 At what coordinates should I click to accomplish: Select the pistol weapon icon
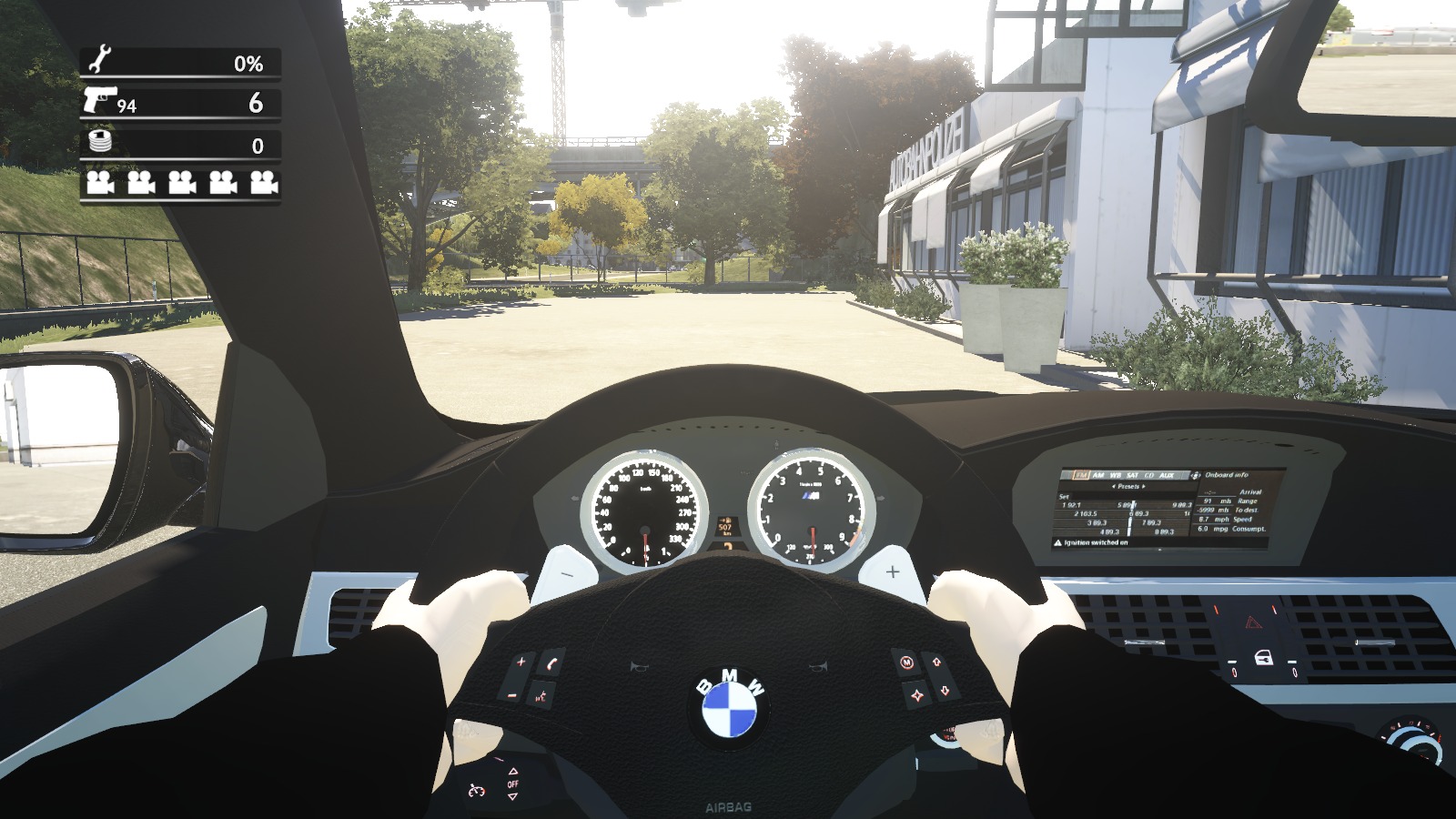pos(98,98)
